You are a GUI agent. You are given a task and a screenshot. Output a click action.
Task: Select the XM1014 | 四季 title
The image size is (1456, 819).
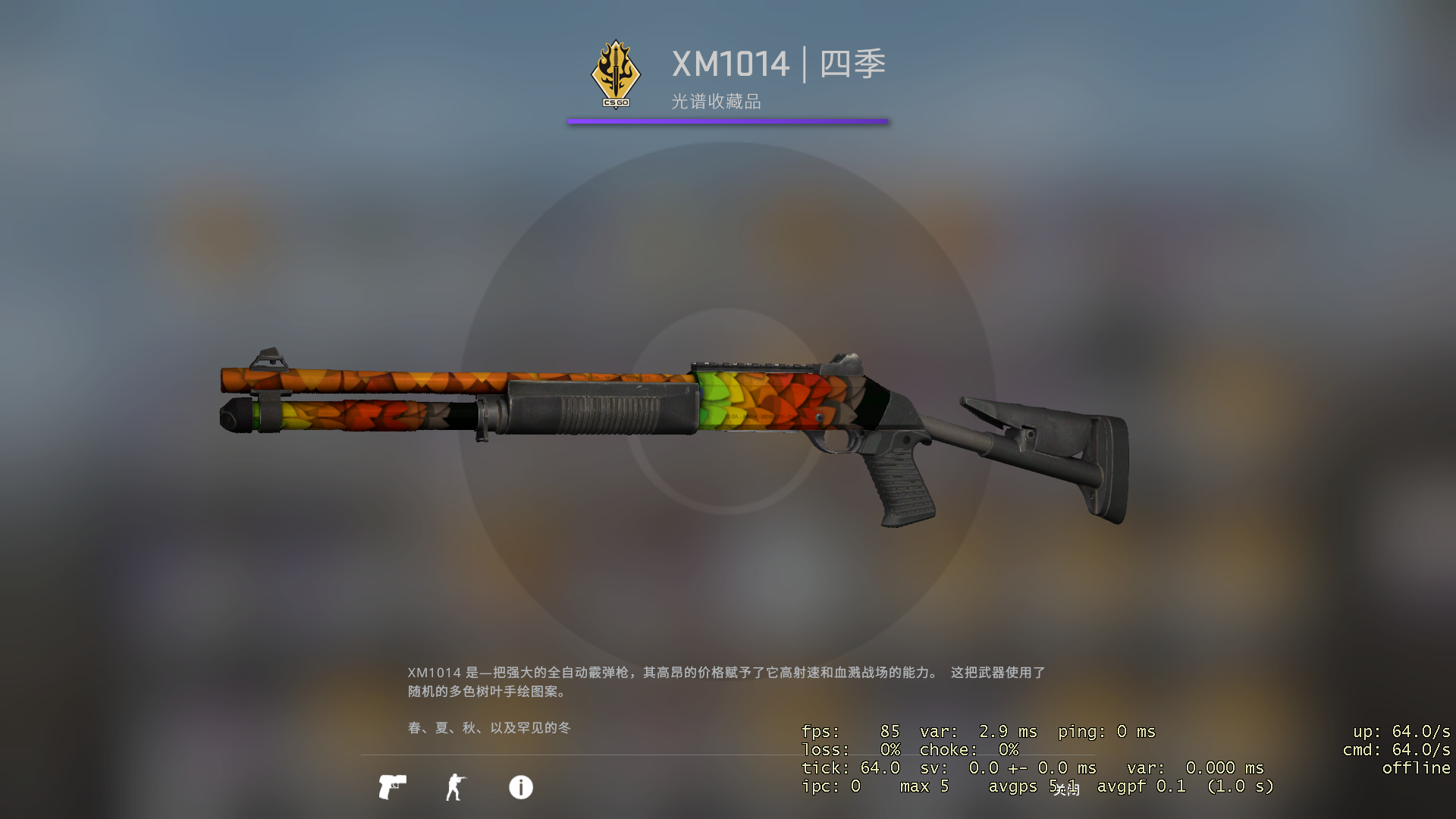coord(777,64)
